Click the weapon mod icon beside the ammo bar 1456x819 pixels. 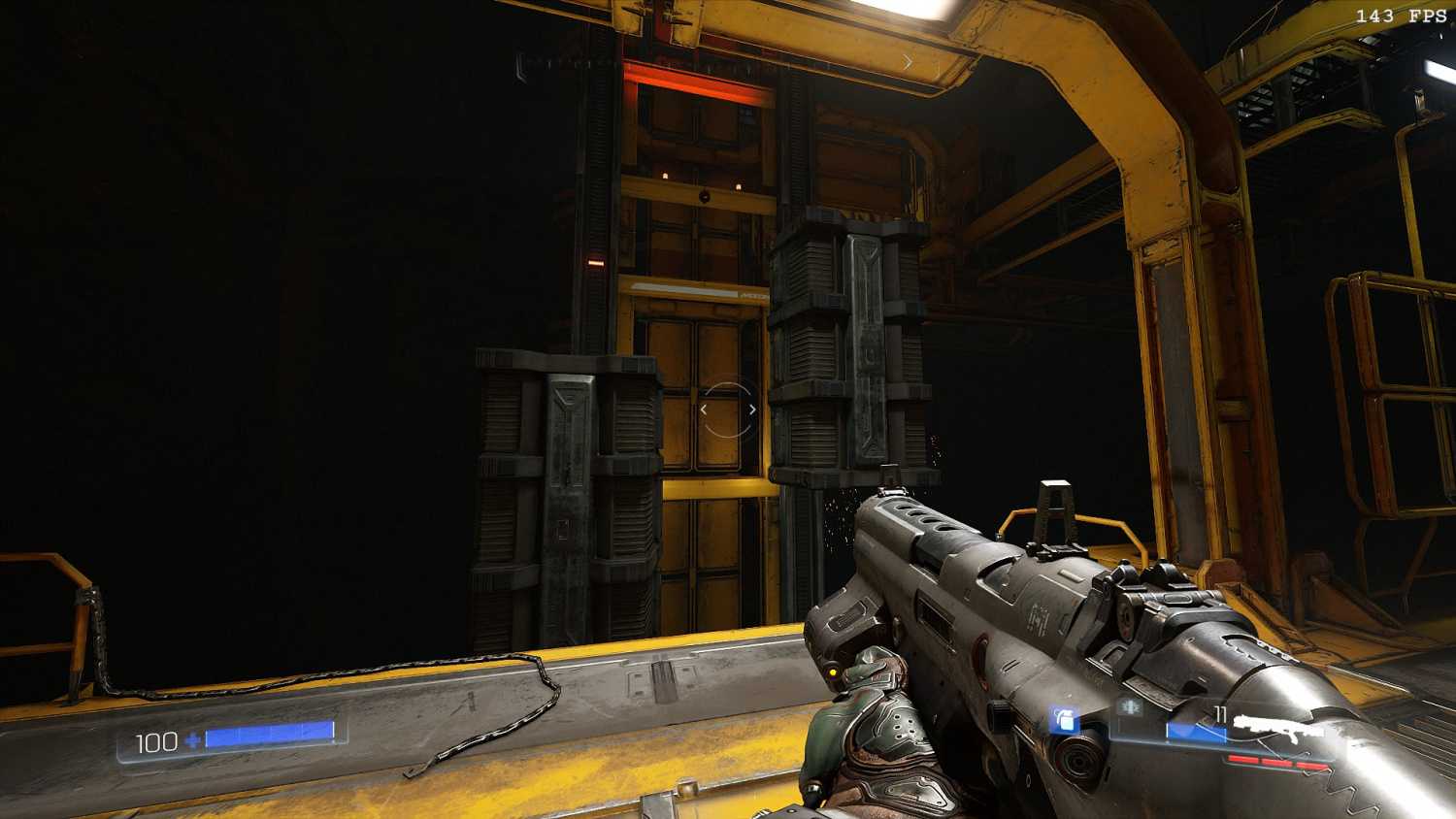point(1129,707)
